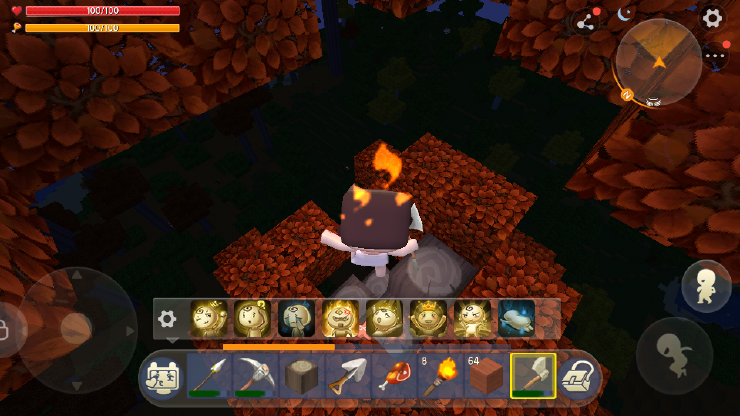
Task: Tap the virtual movement joystick
Action: click(x=76, y=329)
